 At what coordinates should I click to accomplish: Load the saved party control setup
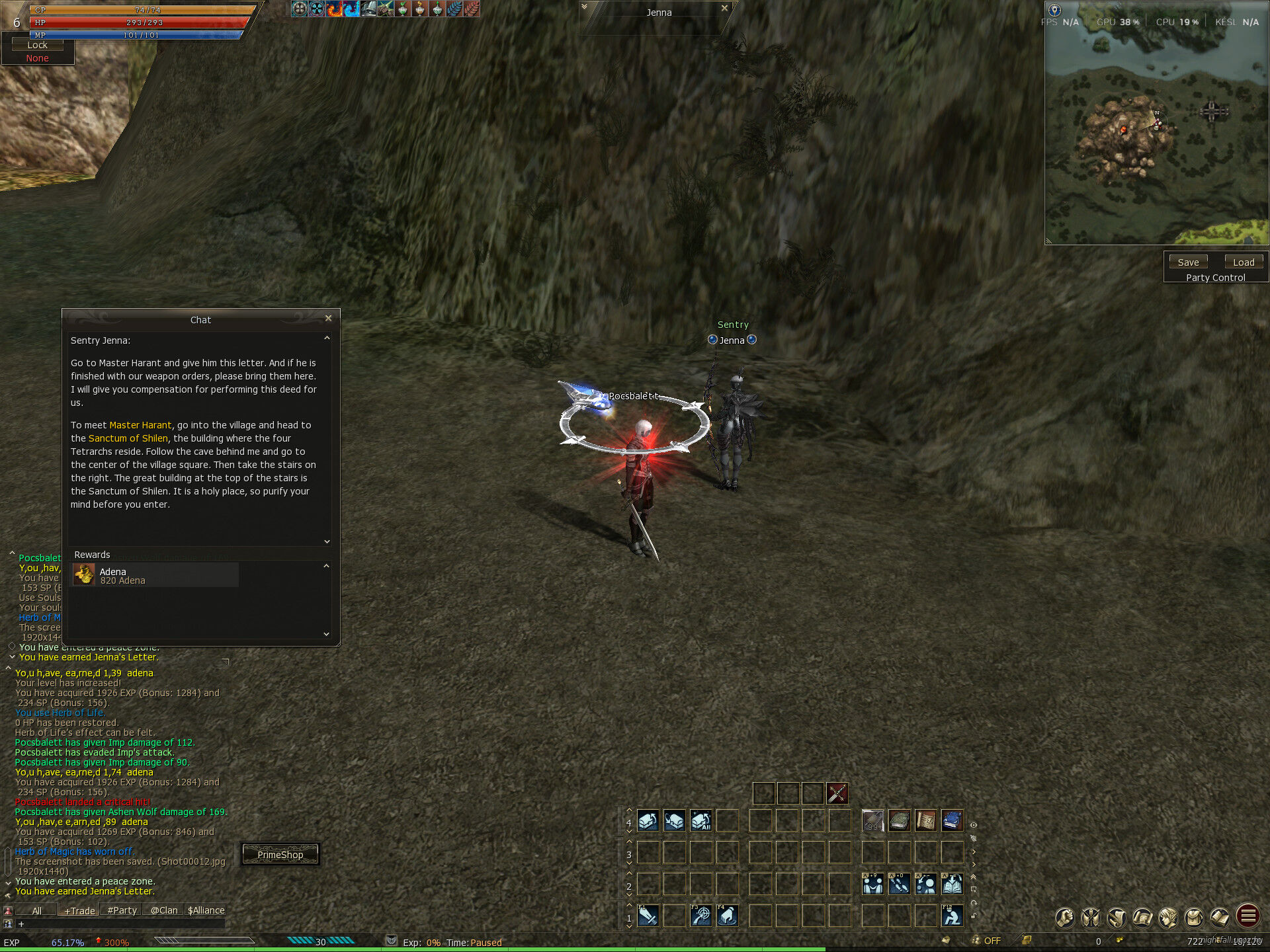point(1244,262)
